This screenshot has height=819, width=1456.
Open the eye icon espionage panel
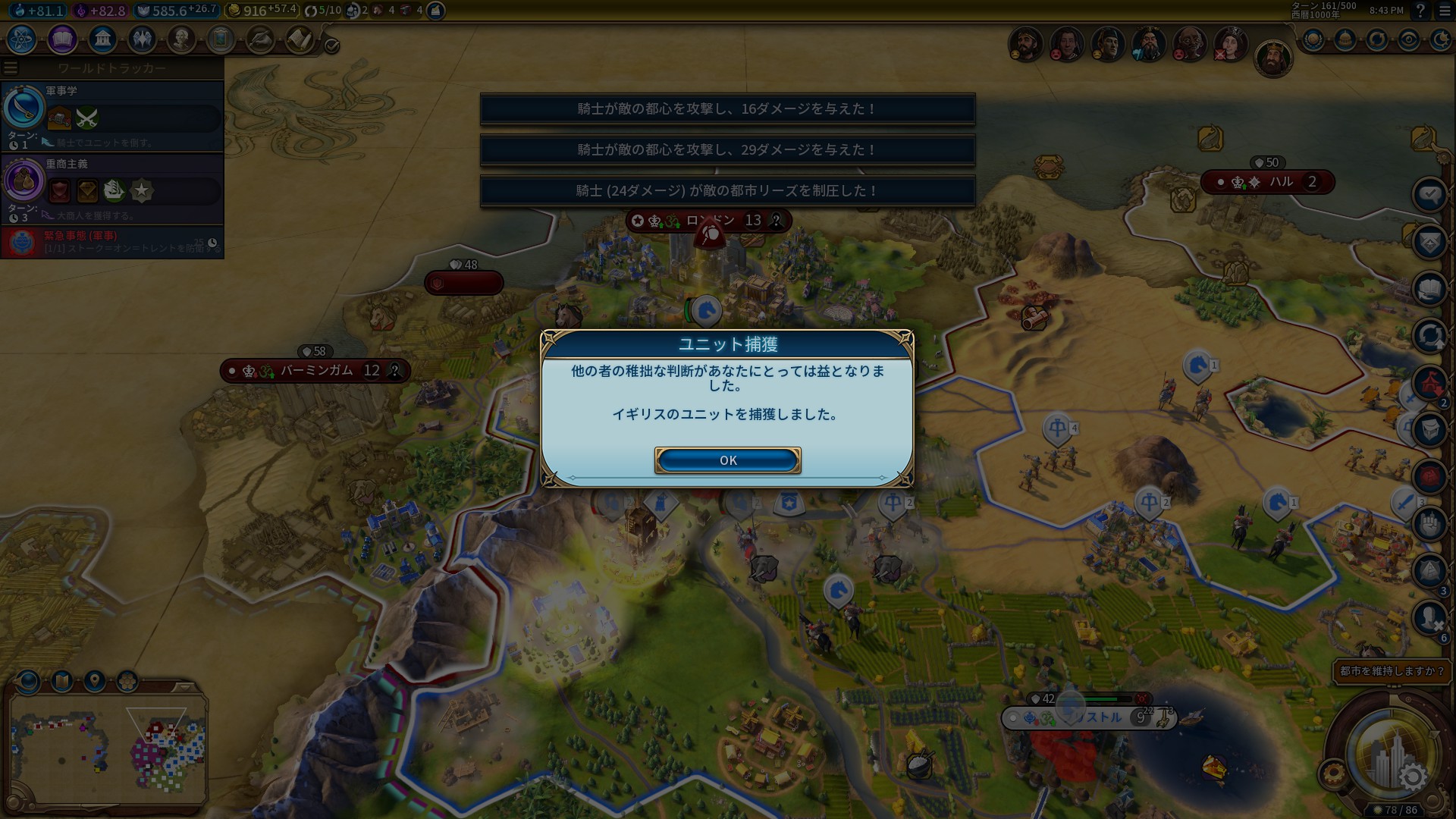click(x=1409, y=40)
